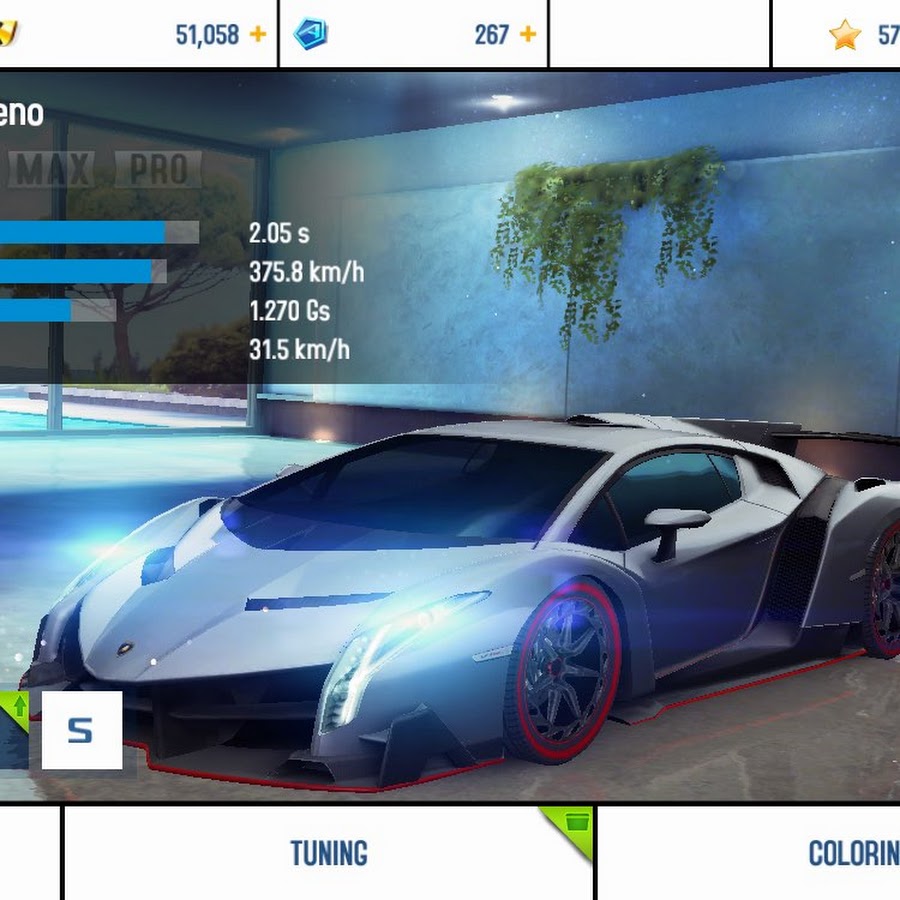The height and width of the screenshot is (900, 900).
Task: Select the MAX upgrade badge
Action: click(x=53, y=170)
